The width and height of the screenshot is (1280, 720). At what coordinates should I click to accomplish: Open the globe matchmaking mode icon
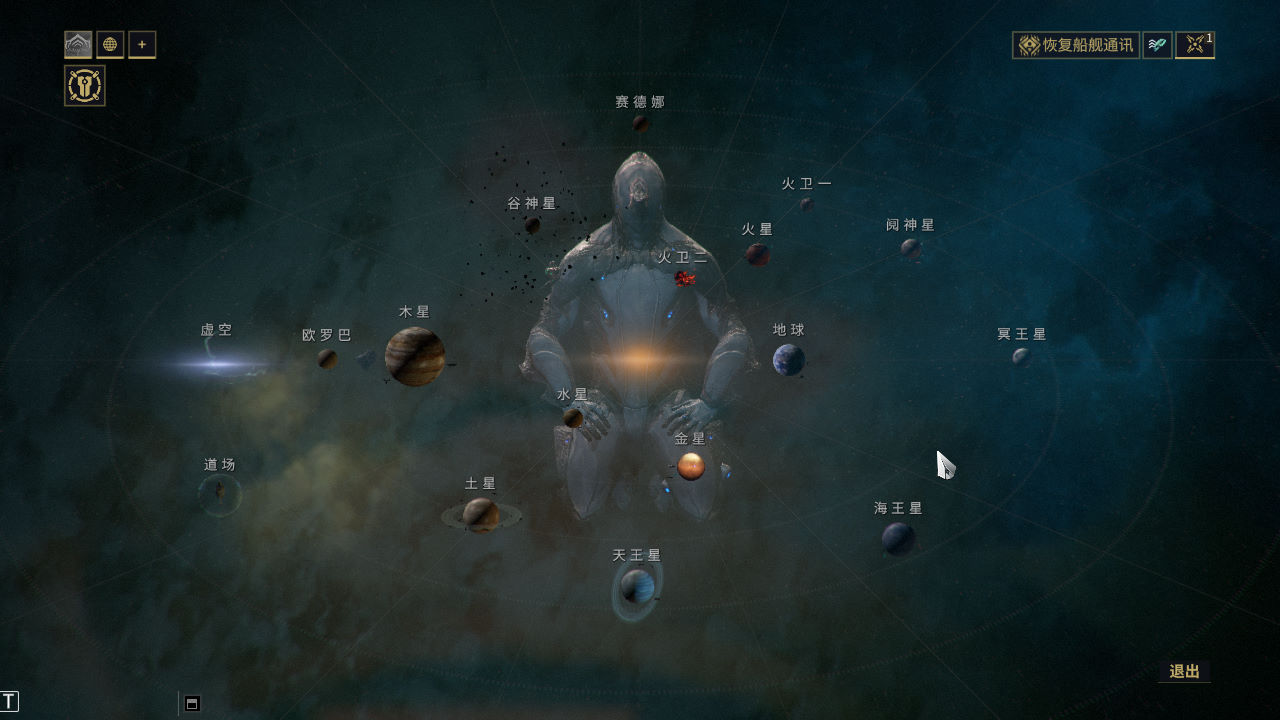pyautogui.click(x=110, y=45)
